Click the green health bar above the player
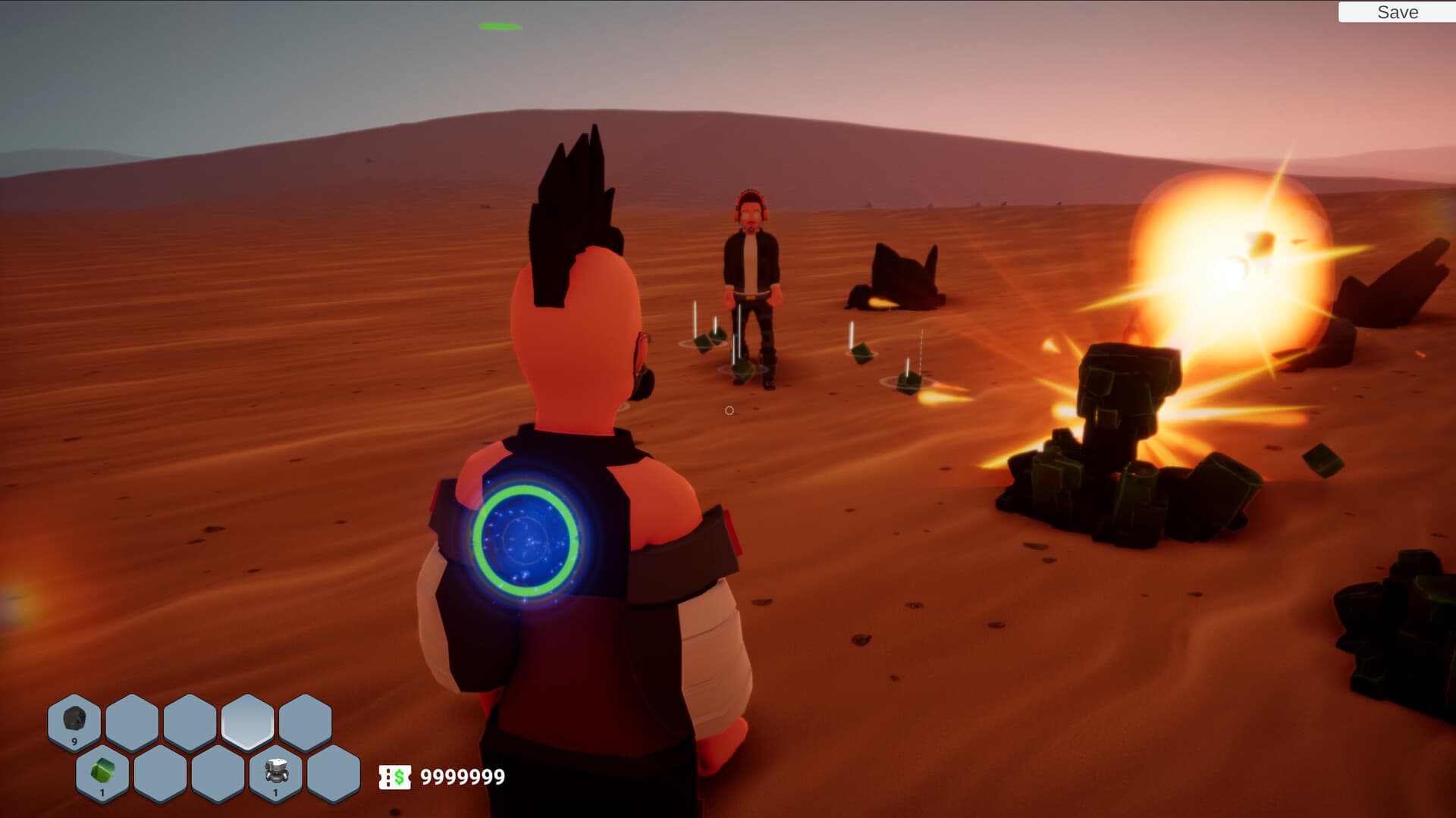Image resolution: width=1456 pixels, height=818 pixels. click(x=499, y=25)
